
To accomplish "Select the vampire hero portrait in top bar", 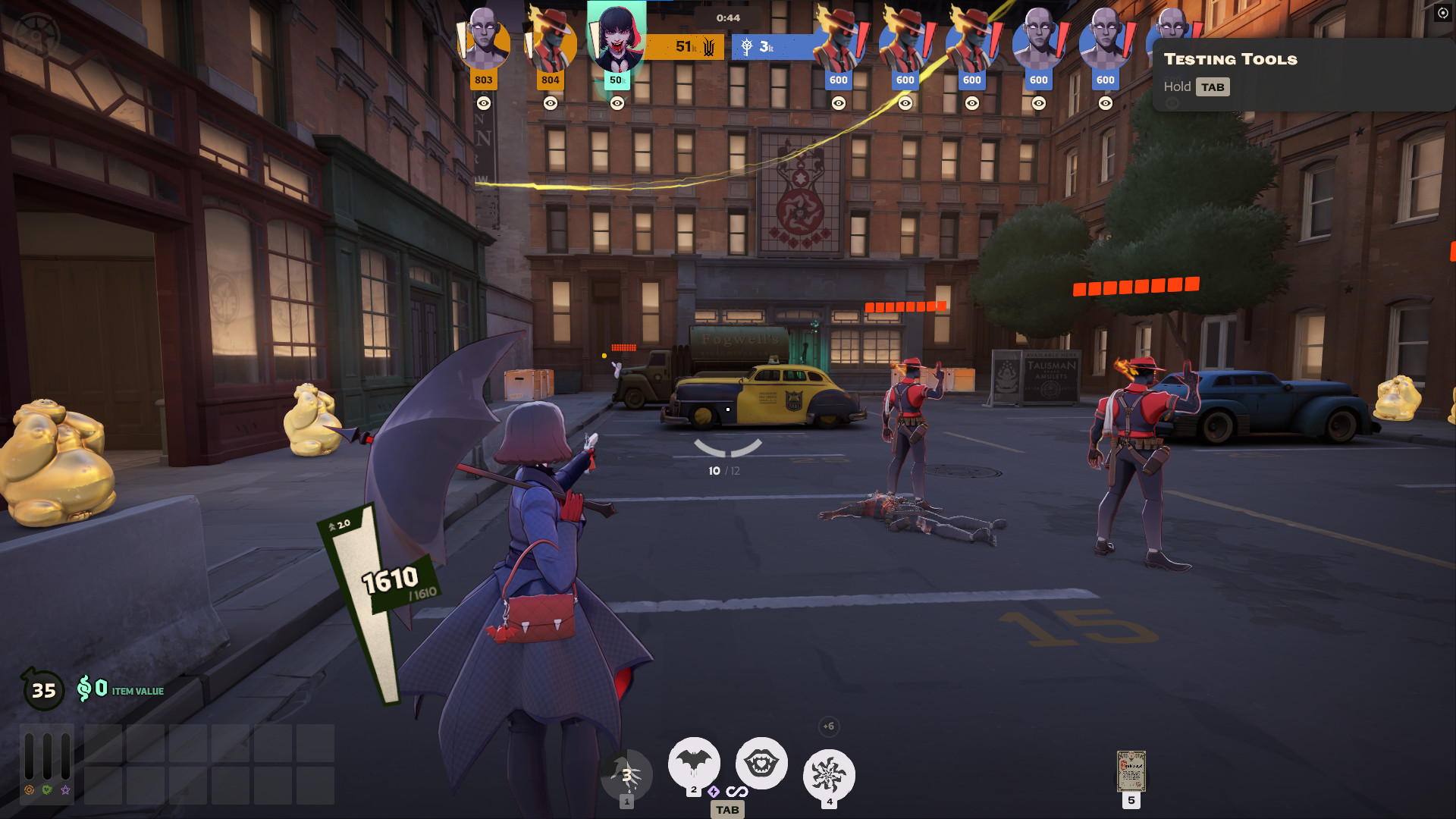I will tap(617, 38).
